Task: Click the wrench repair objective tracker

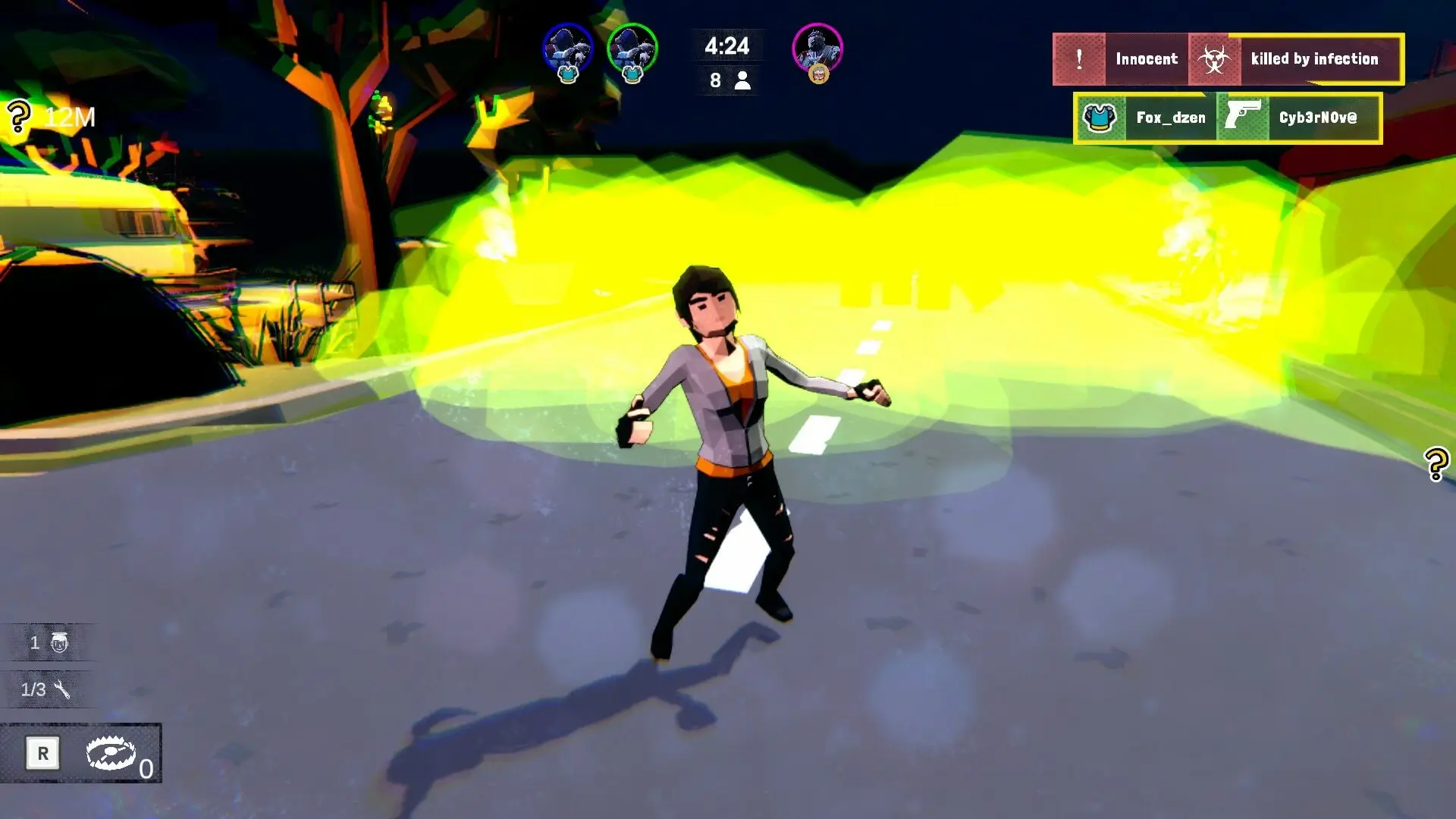Action: tap(47, 689)
